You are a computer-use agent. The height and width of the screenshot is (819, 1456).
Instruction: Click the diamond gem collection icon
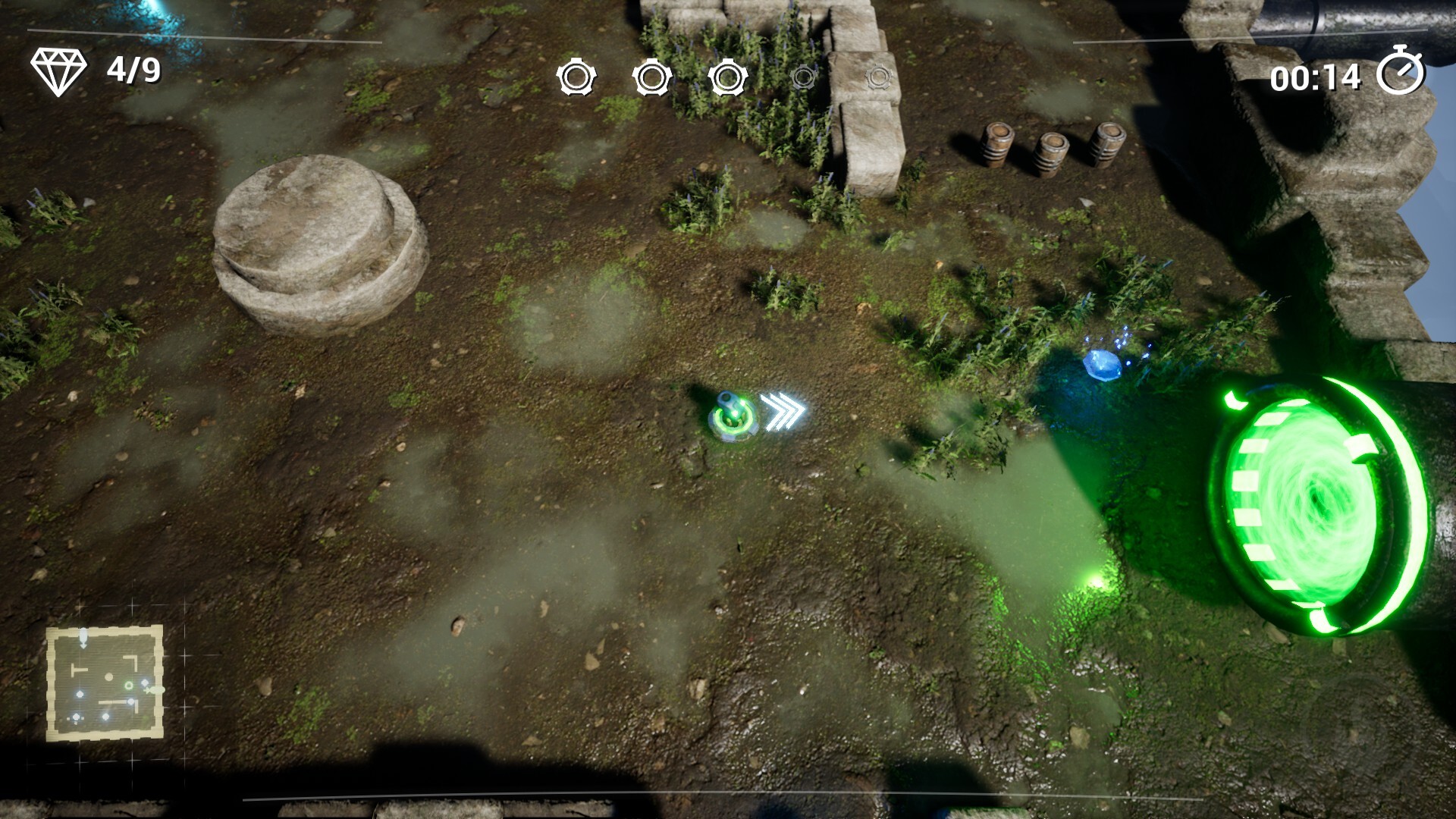point(58,71)
